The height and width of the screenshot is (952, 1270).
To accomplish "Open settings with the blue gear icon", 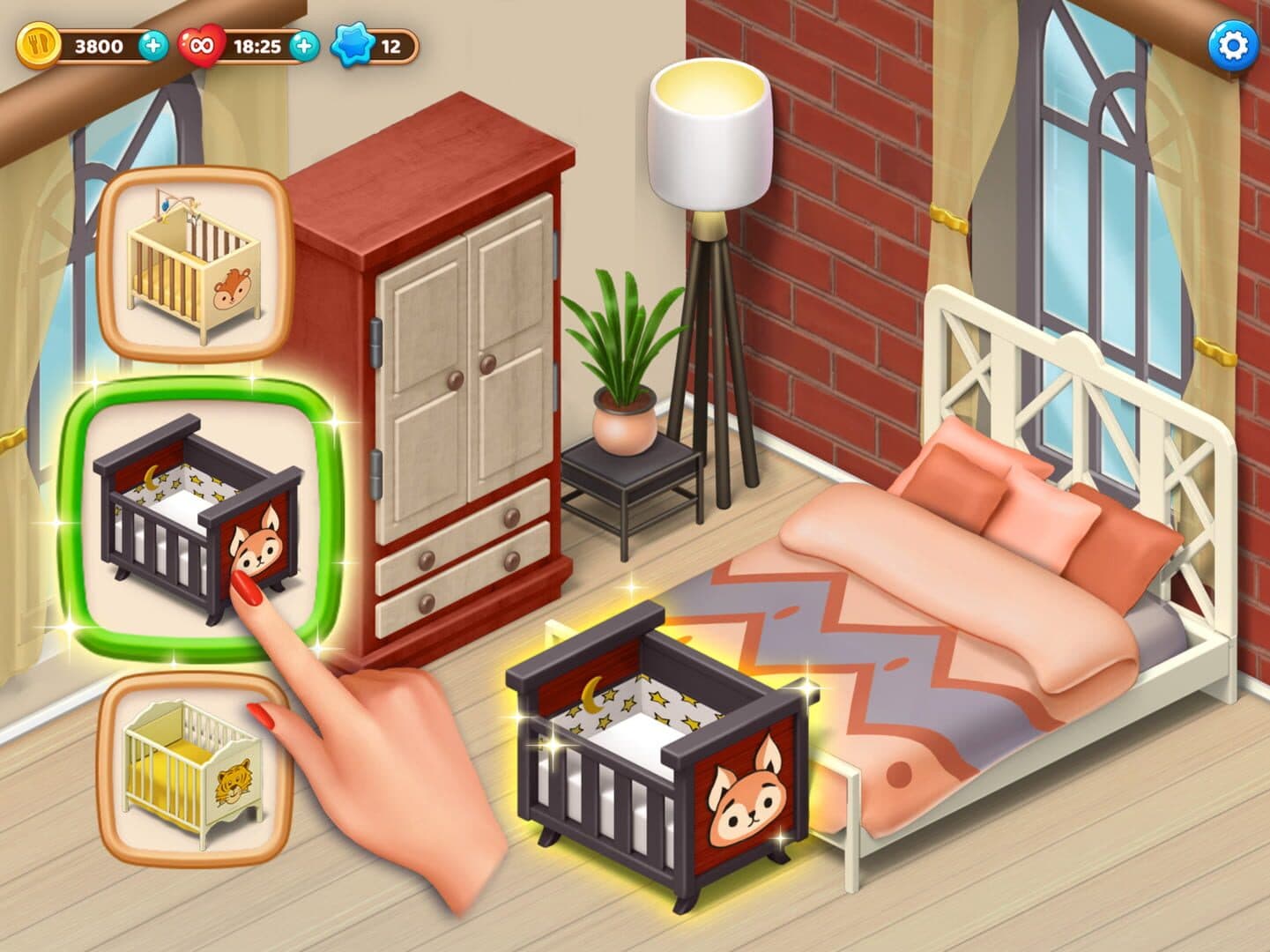I will point(1232,45).
